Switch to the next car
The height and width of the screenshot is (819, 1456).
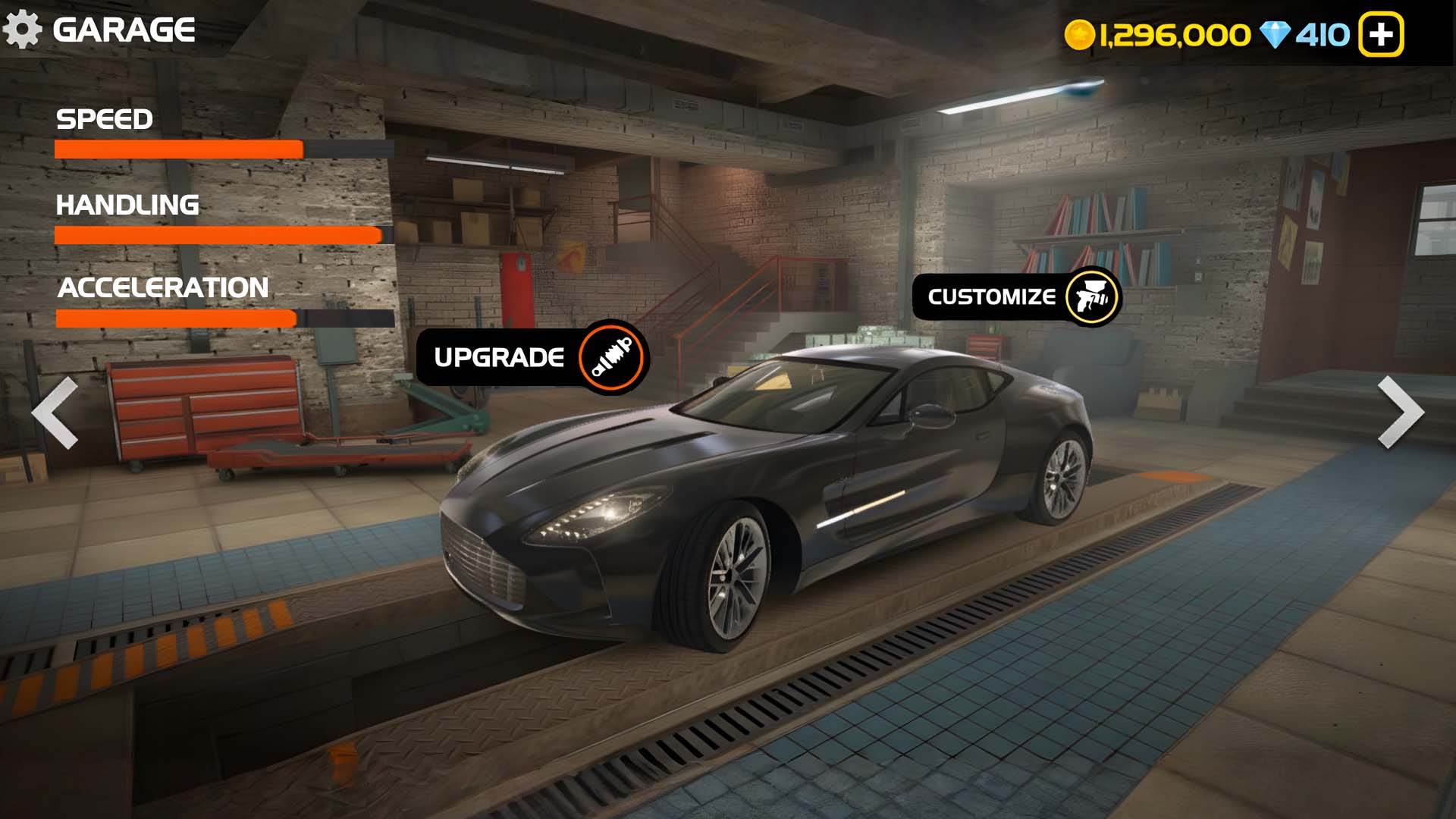point(1400,413)
